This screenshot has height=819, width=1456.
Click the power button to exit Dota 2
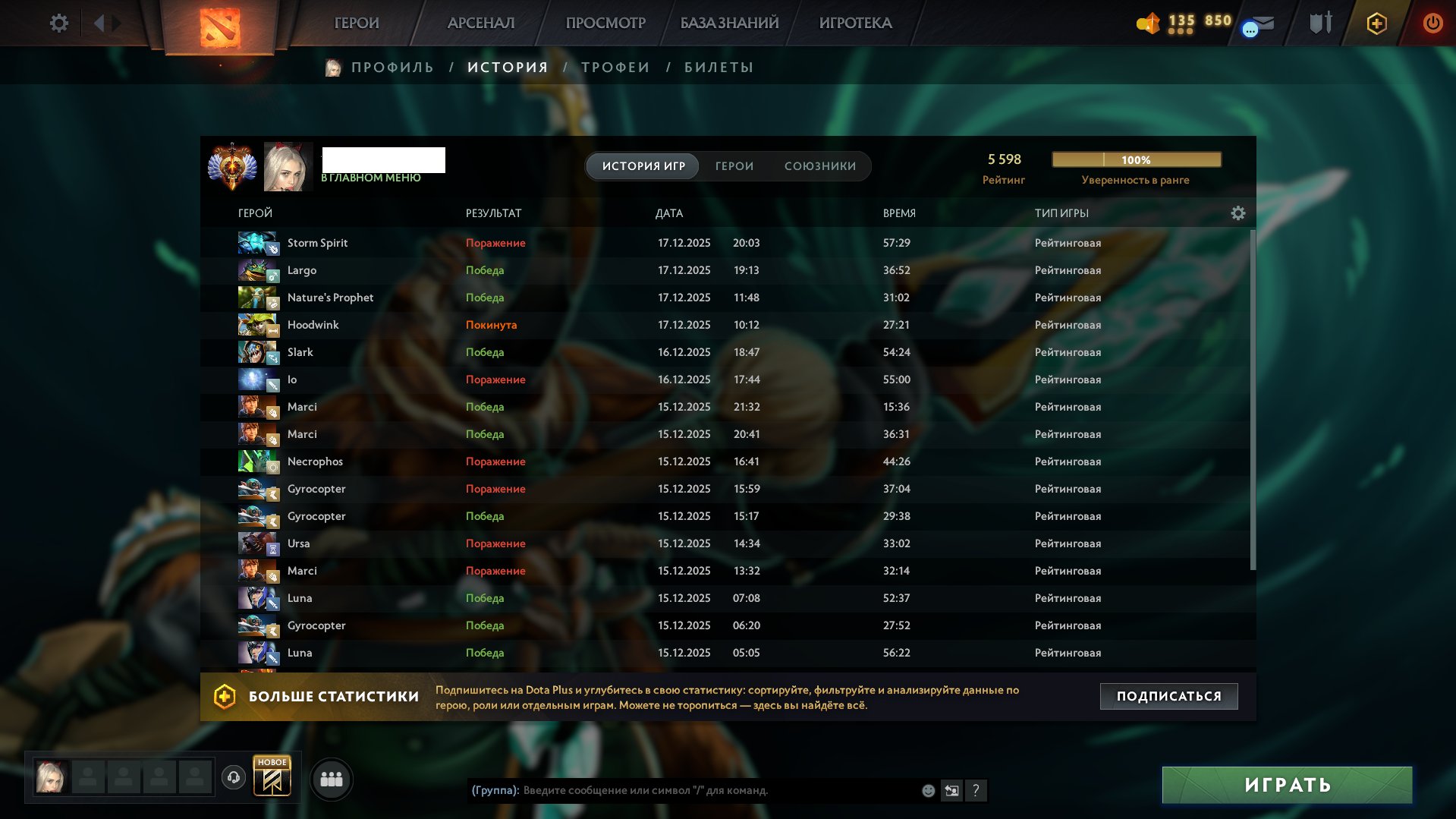point(1432,23)
